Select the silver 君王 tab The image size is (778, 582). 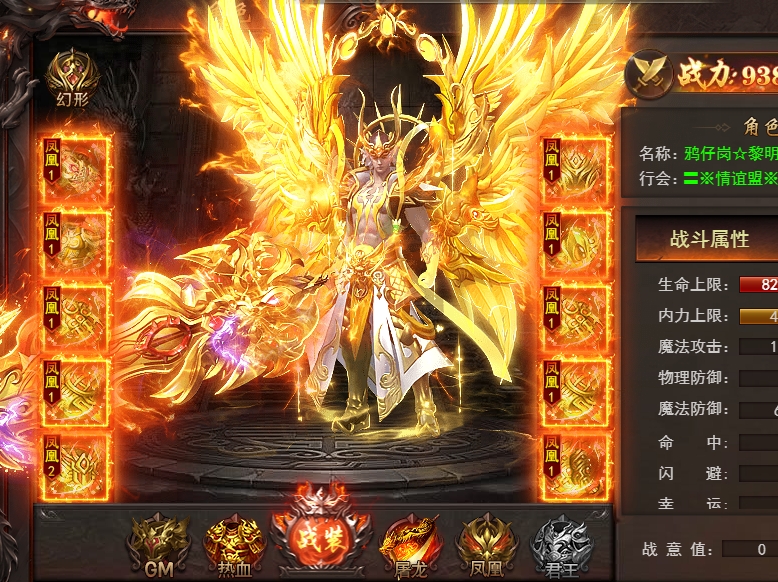pyautogui.click(x=563, y=543)
